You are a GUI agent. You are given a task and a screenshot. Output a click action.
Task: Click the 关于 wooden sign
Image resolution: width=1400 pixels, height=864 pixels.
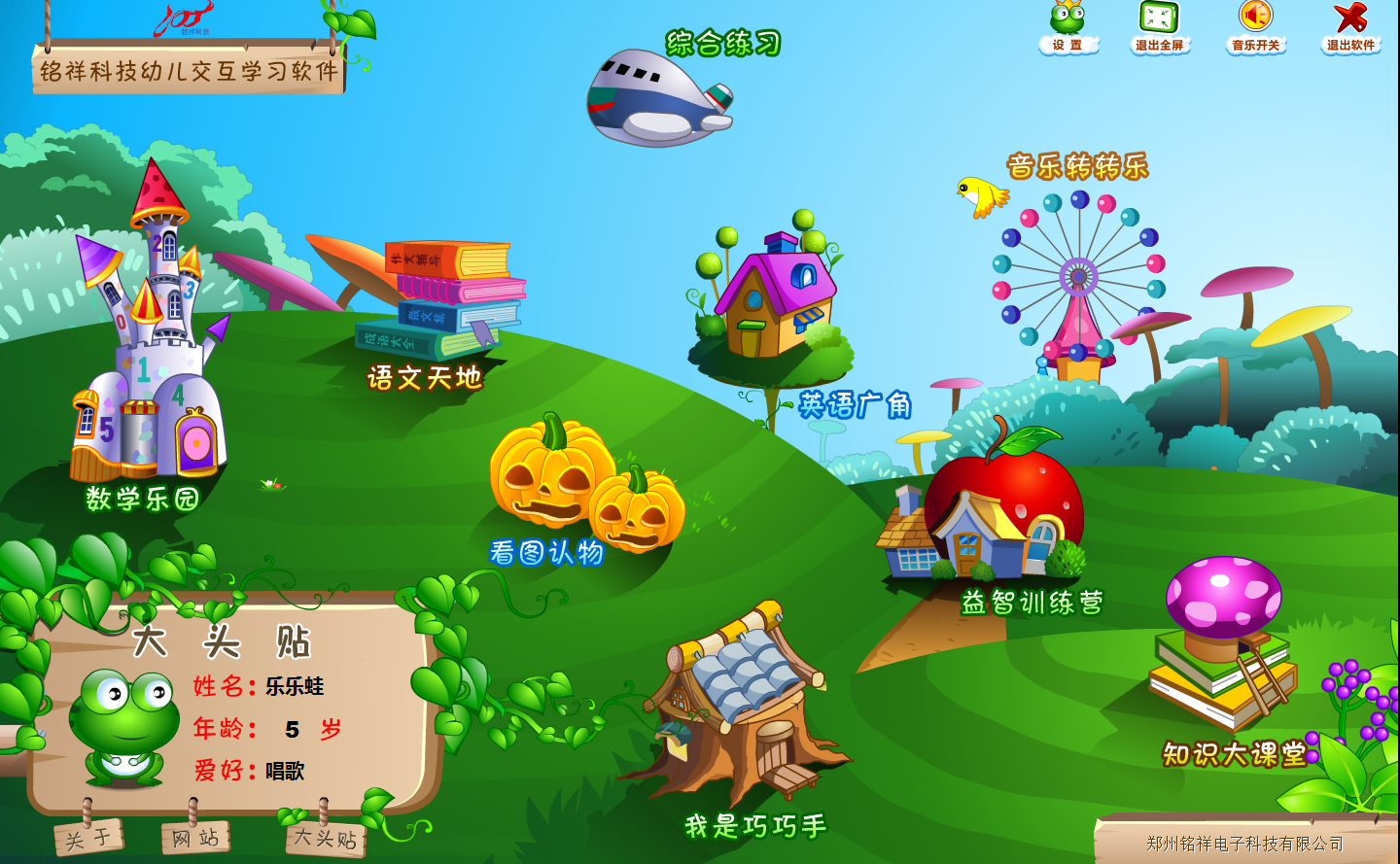click(88, 837)
